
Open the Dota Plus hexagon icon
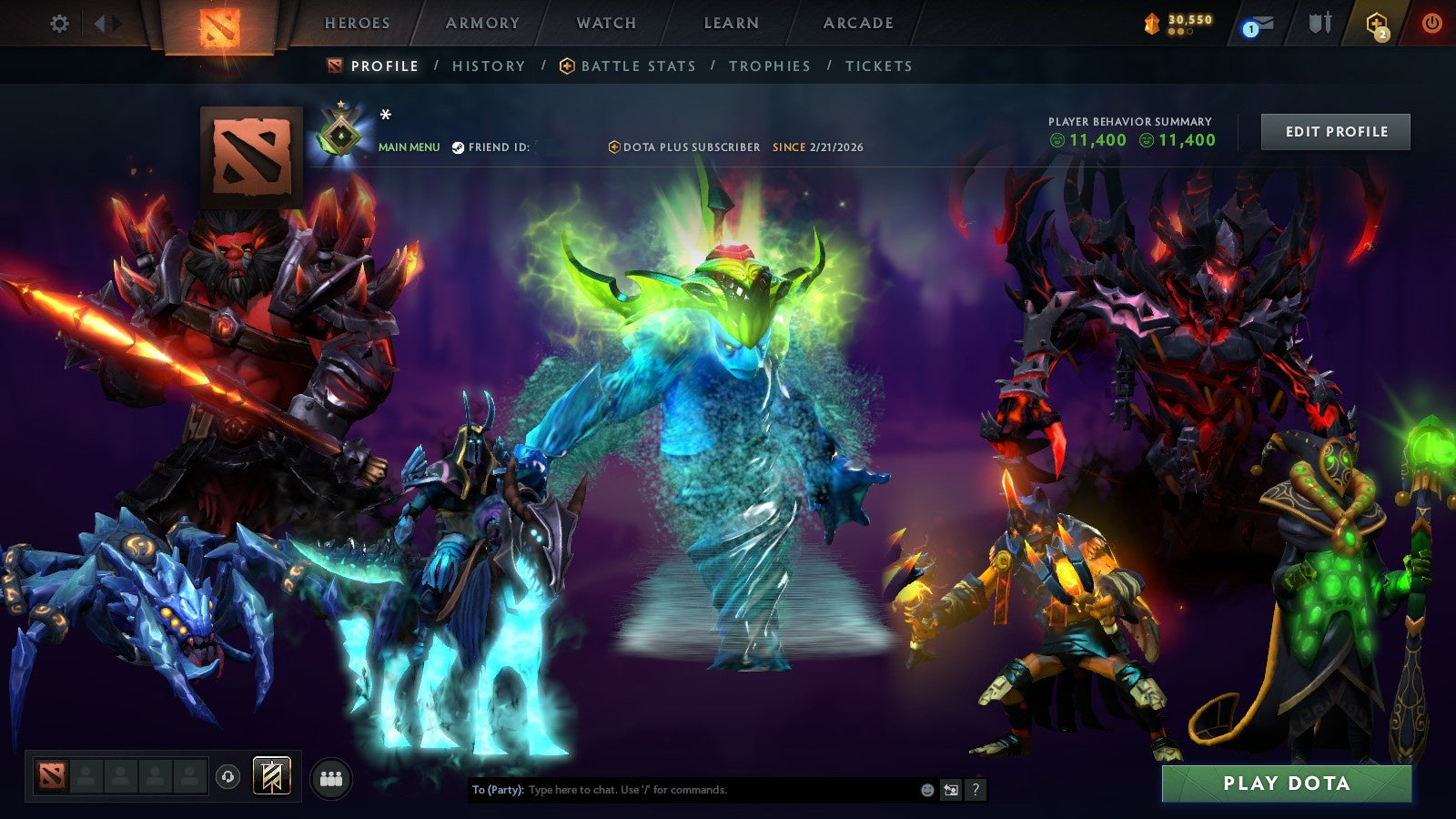pyautogui.click(x=1376, y=22)
